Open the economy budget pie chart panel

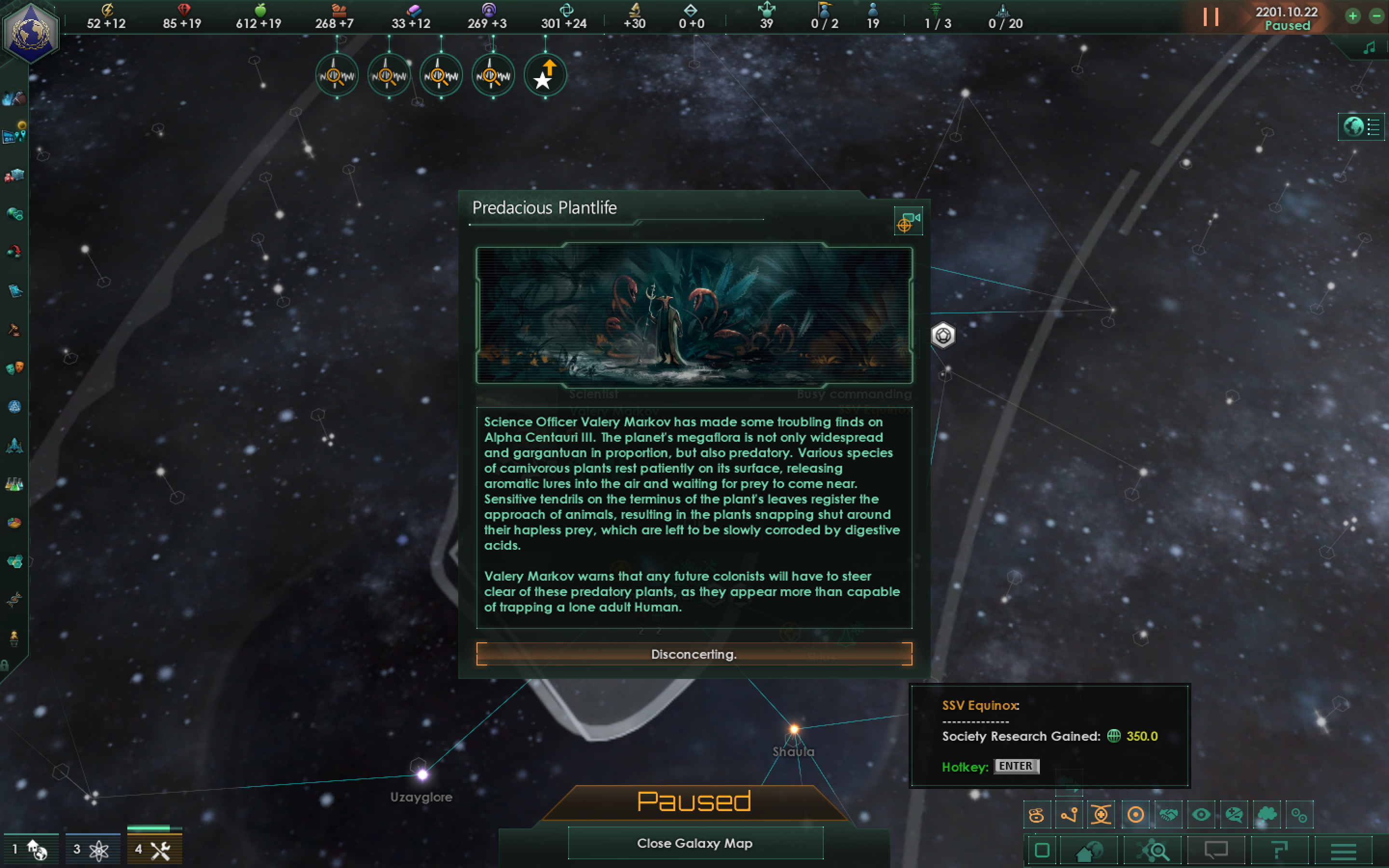14,522
